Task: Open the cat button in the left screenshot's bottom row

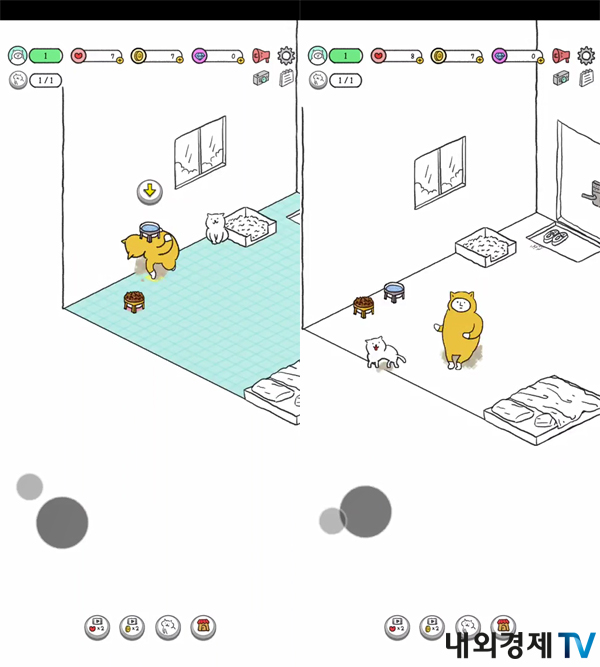Action: click(168, 626)
